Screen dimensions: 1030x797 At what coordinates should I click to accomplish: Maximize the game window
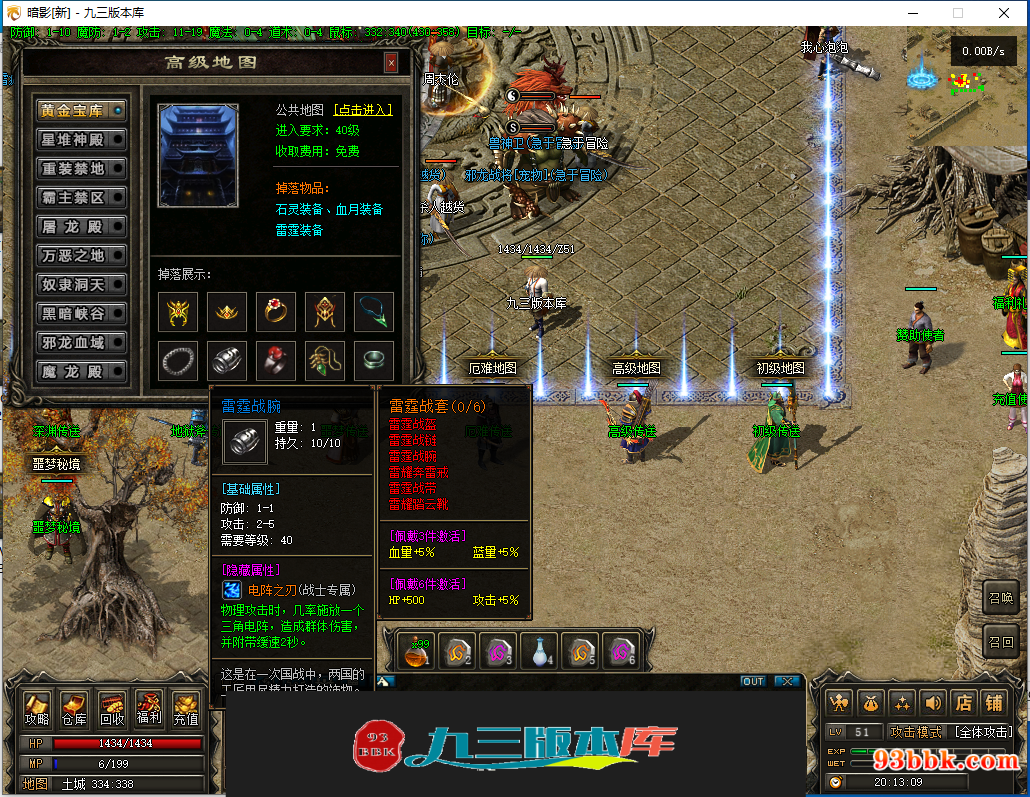957,13
